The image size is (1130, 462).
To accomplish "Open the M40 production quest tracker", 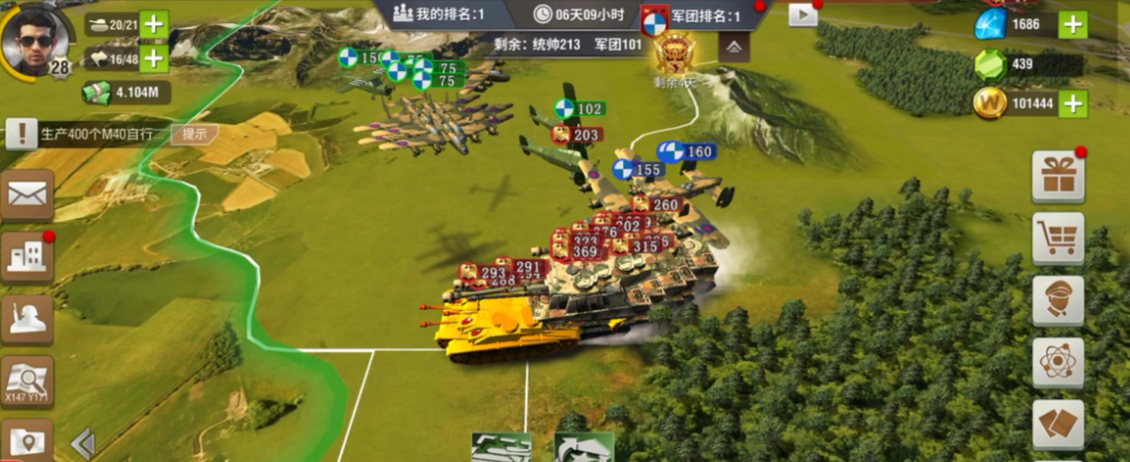I will pos(90,133).
